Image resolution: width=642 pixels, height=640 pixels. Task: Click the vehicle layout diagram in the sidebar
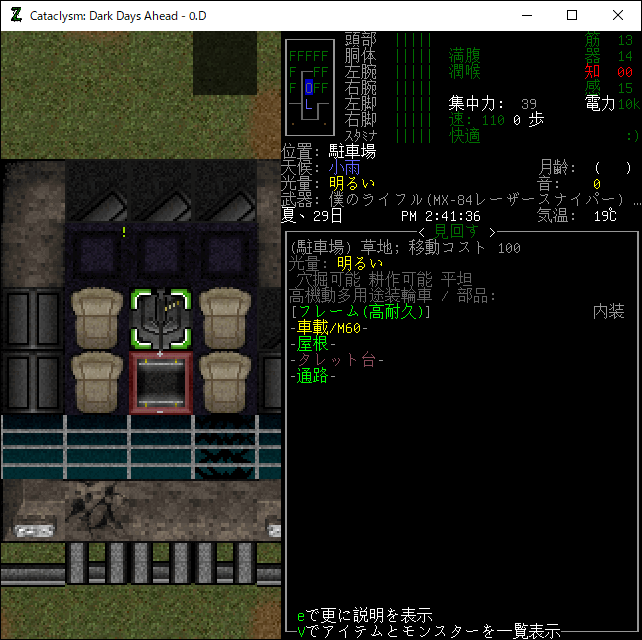(309, 88)
